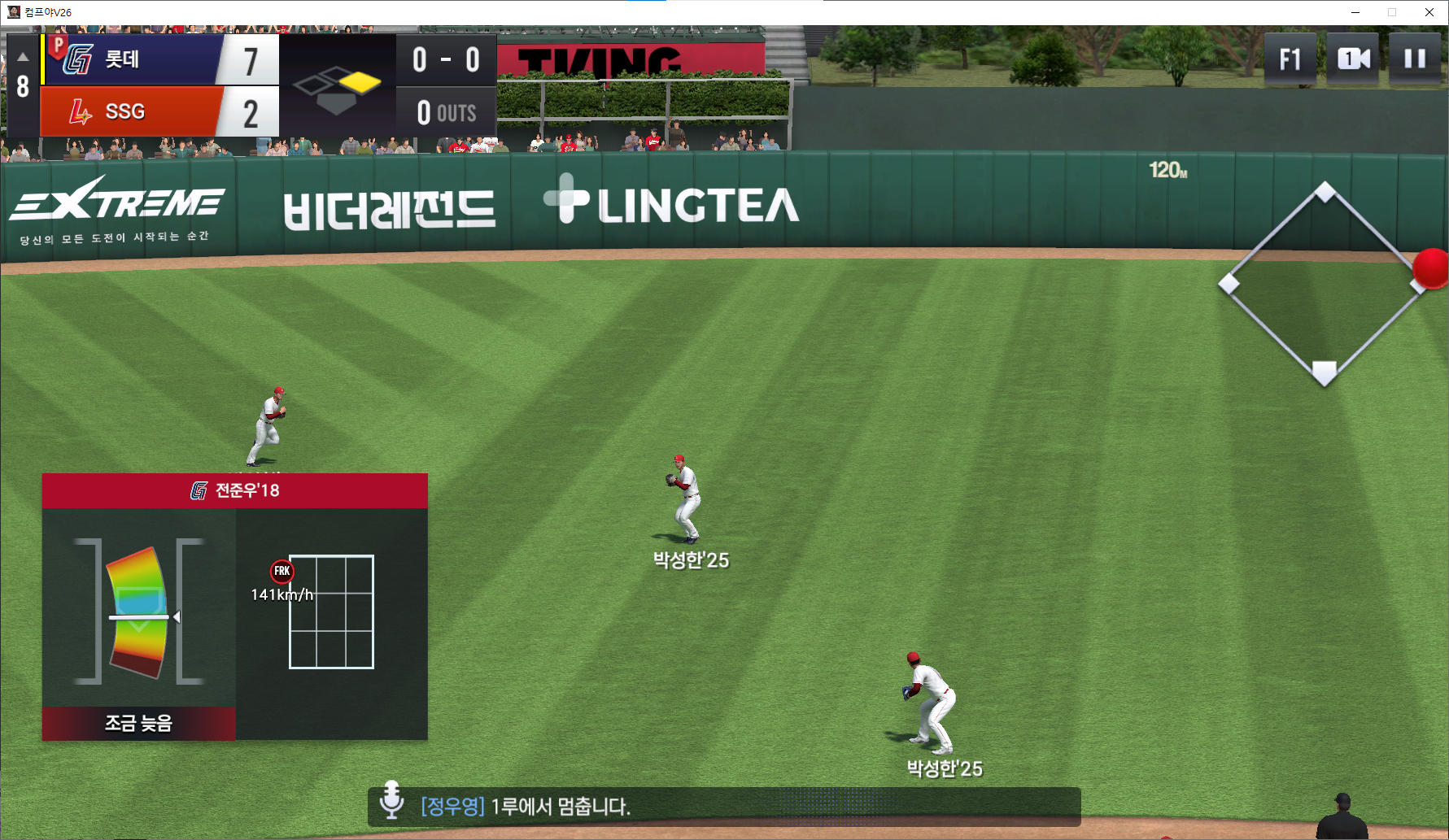
Task: Click the F1 help button
Action: point(1290,59)
